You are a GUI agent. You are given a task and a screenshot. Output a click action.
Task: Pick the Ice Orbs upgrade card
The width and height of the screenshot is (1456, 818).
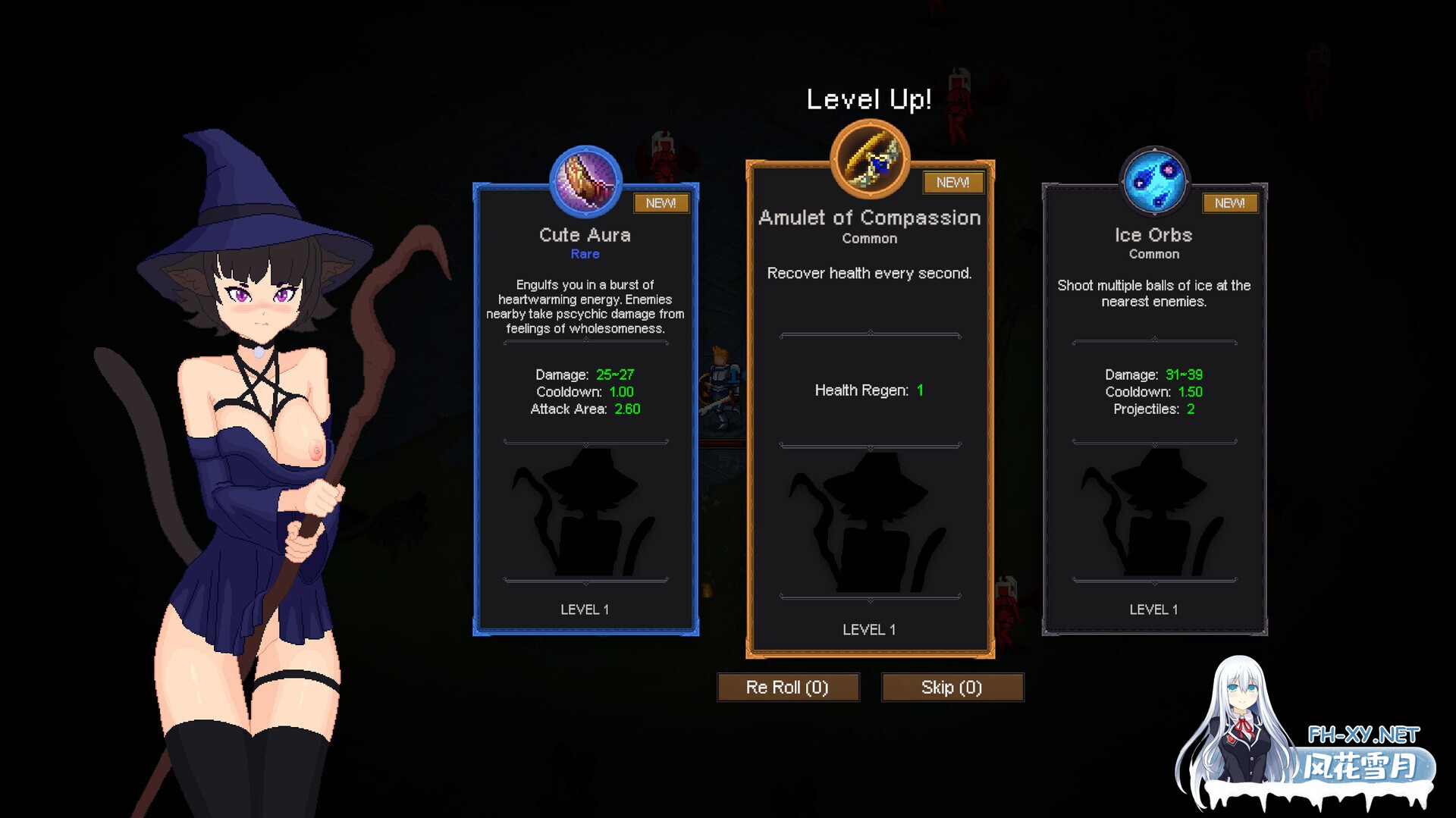(x=1154, y=409)
